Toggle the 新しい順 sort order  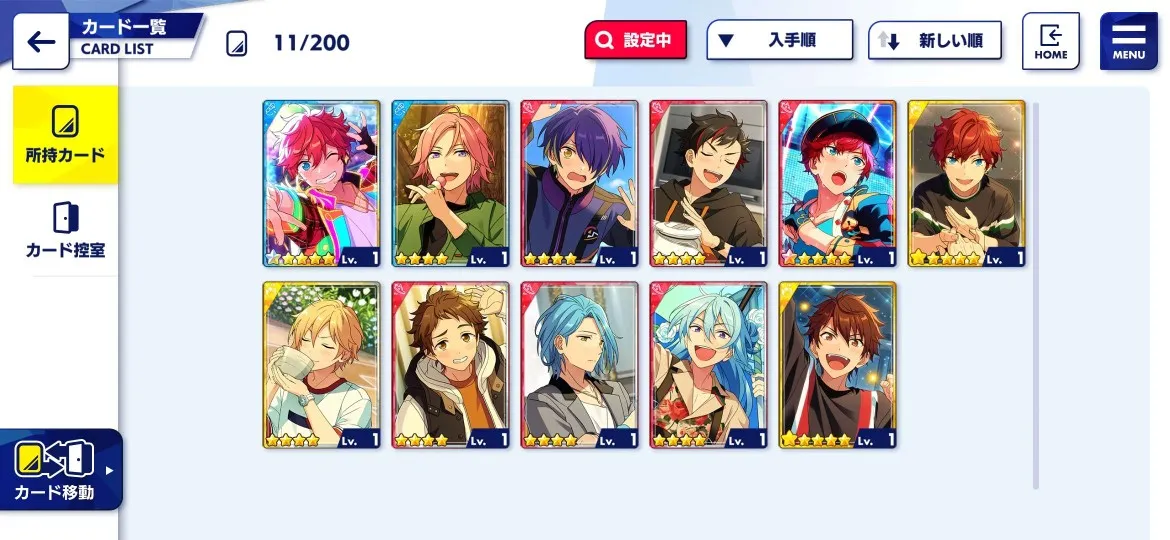click(934, 41)
